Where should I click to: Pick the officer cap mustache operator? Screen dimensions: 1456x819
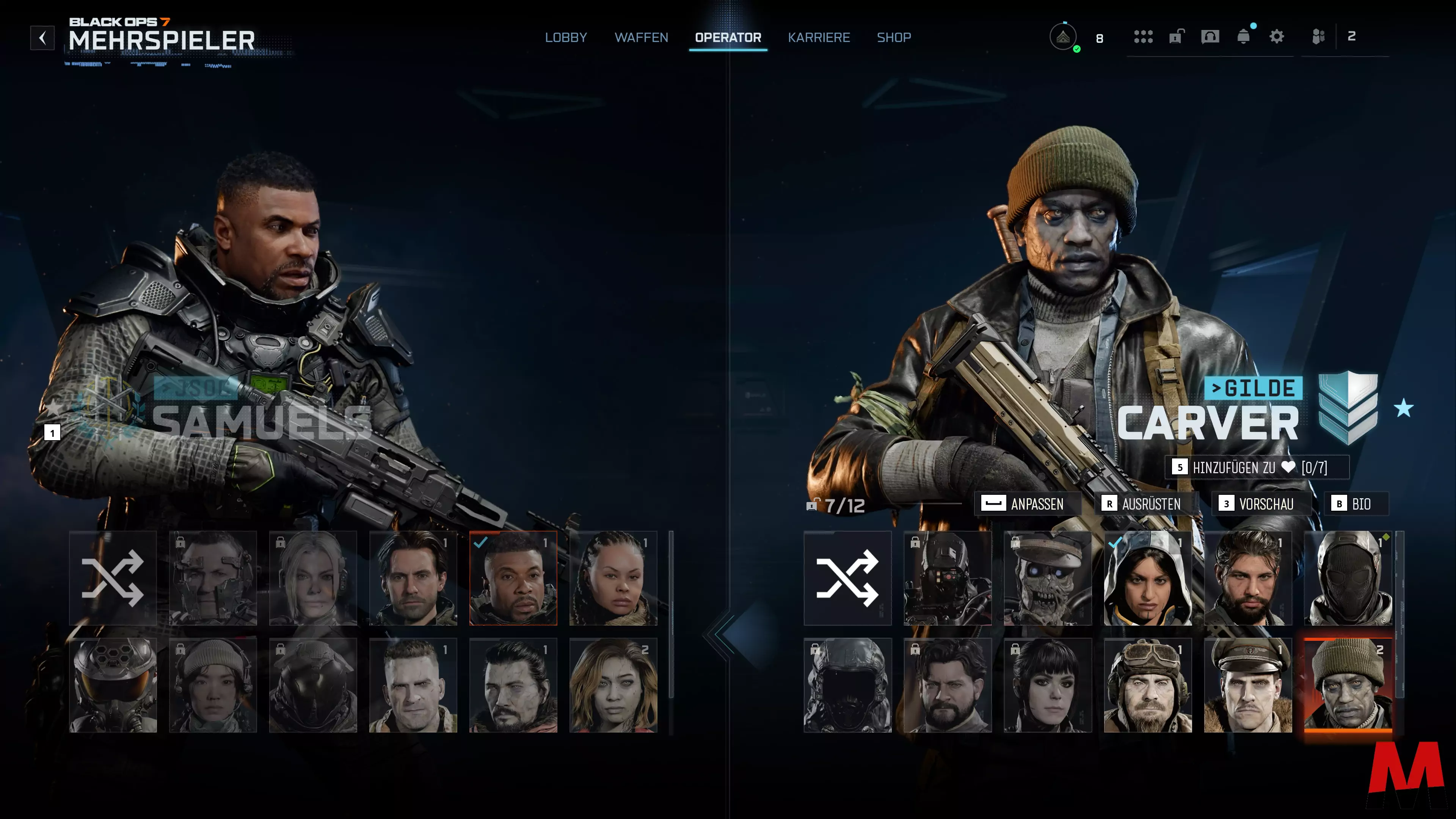click(x=1247, y=685)
